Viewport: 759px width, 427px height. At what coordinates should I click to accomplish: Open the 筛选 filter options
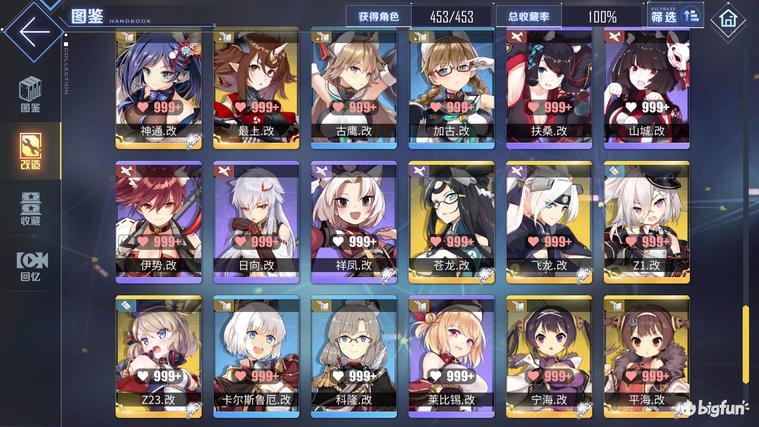click(x=664, y=17)
